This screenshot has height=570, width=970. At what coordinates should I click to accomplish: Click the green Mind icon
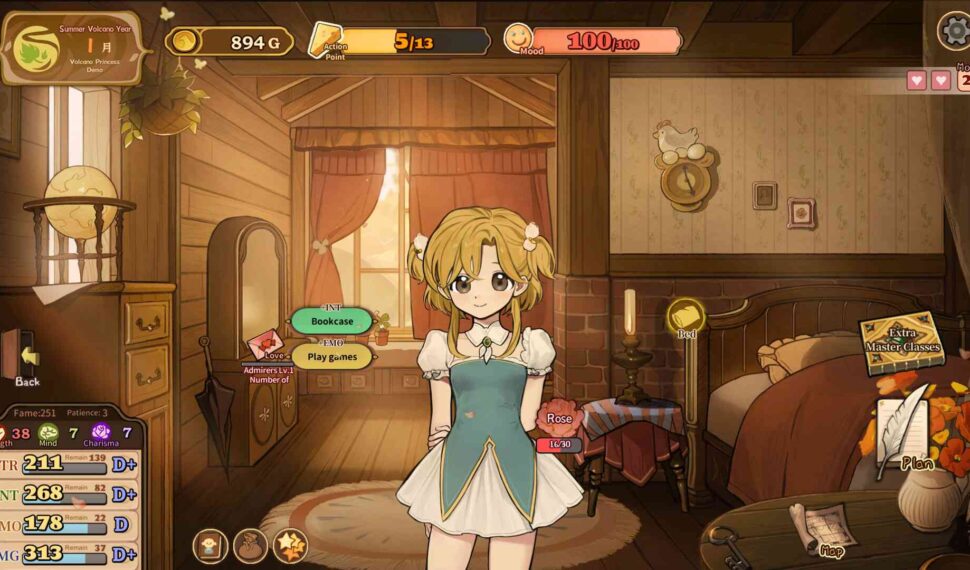pyautogui.click(x=48, y=434)
